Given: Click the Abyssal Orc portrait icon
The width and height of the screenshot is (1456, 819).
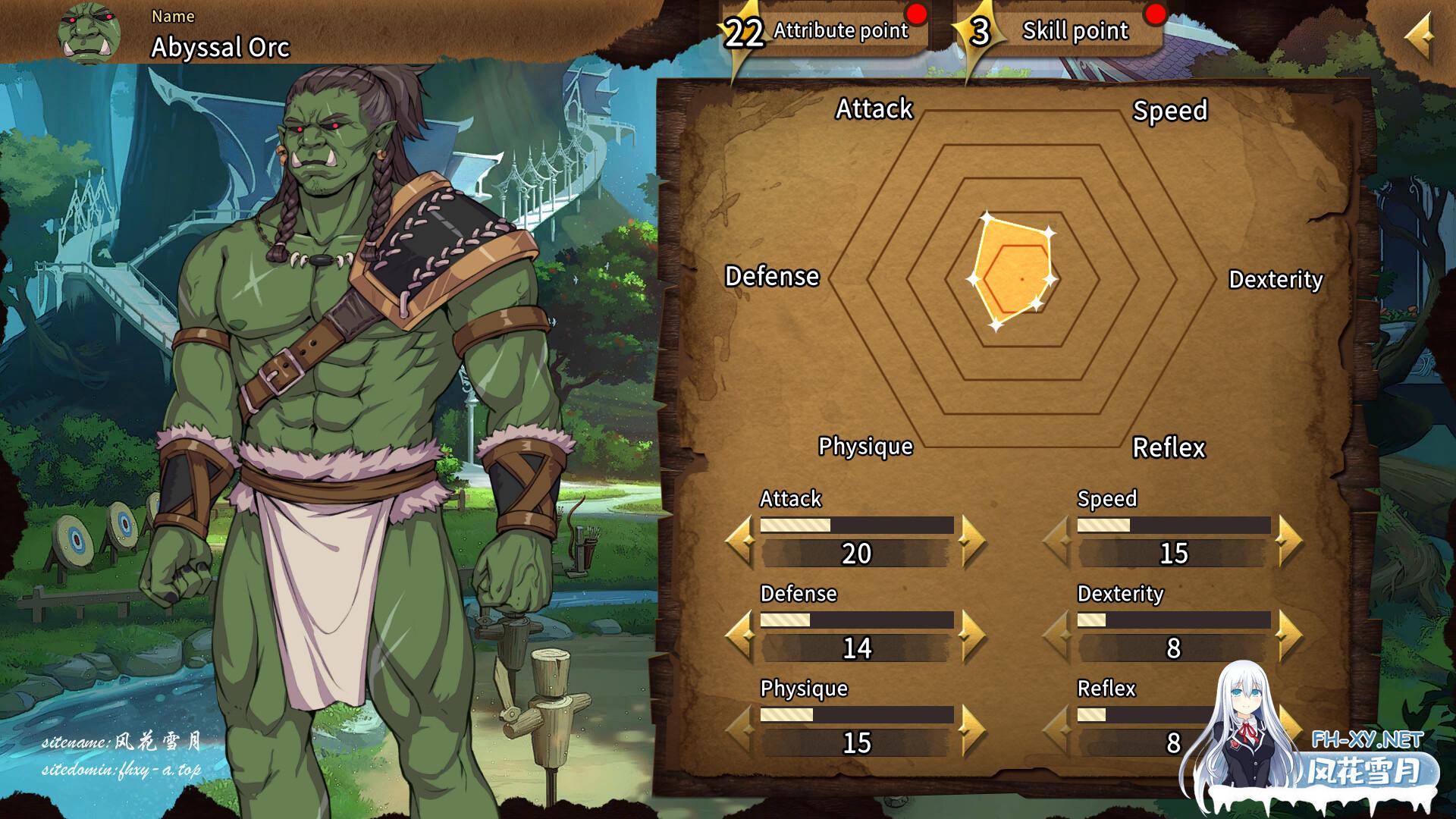Looking at the screenshot, I should coord(89,33).
